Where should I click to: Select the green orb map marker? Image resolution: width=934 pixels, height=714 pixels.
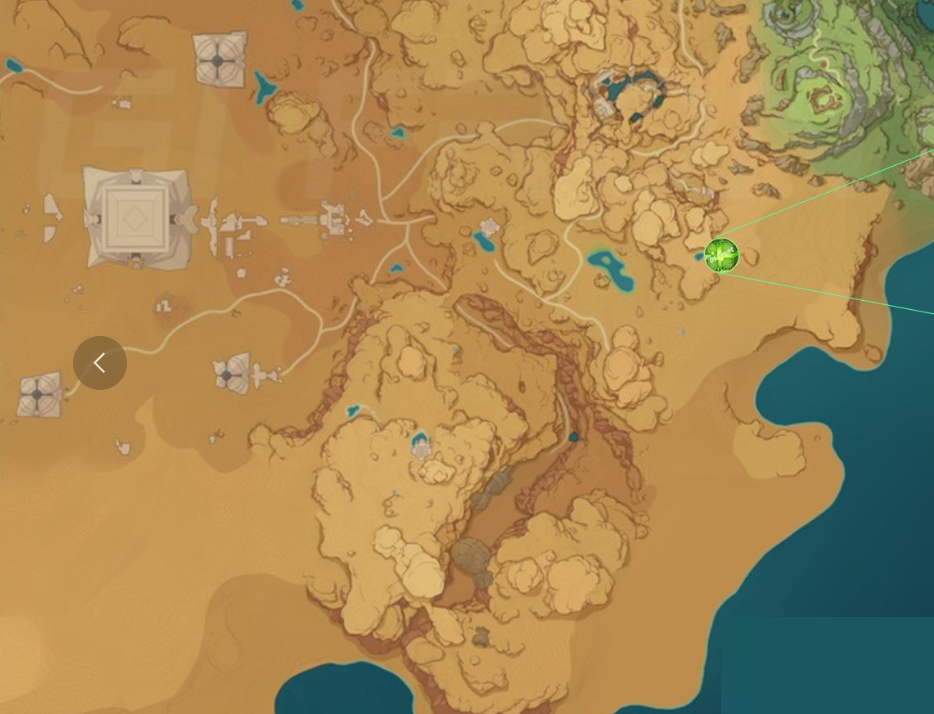point(721,255)
